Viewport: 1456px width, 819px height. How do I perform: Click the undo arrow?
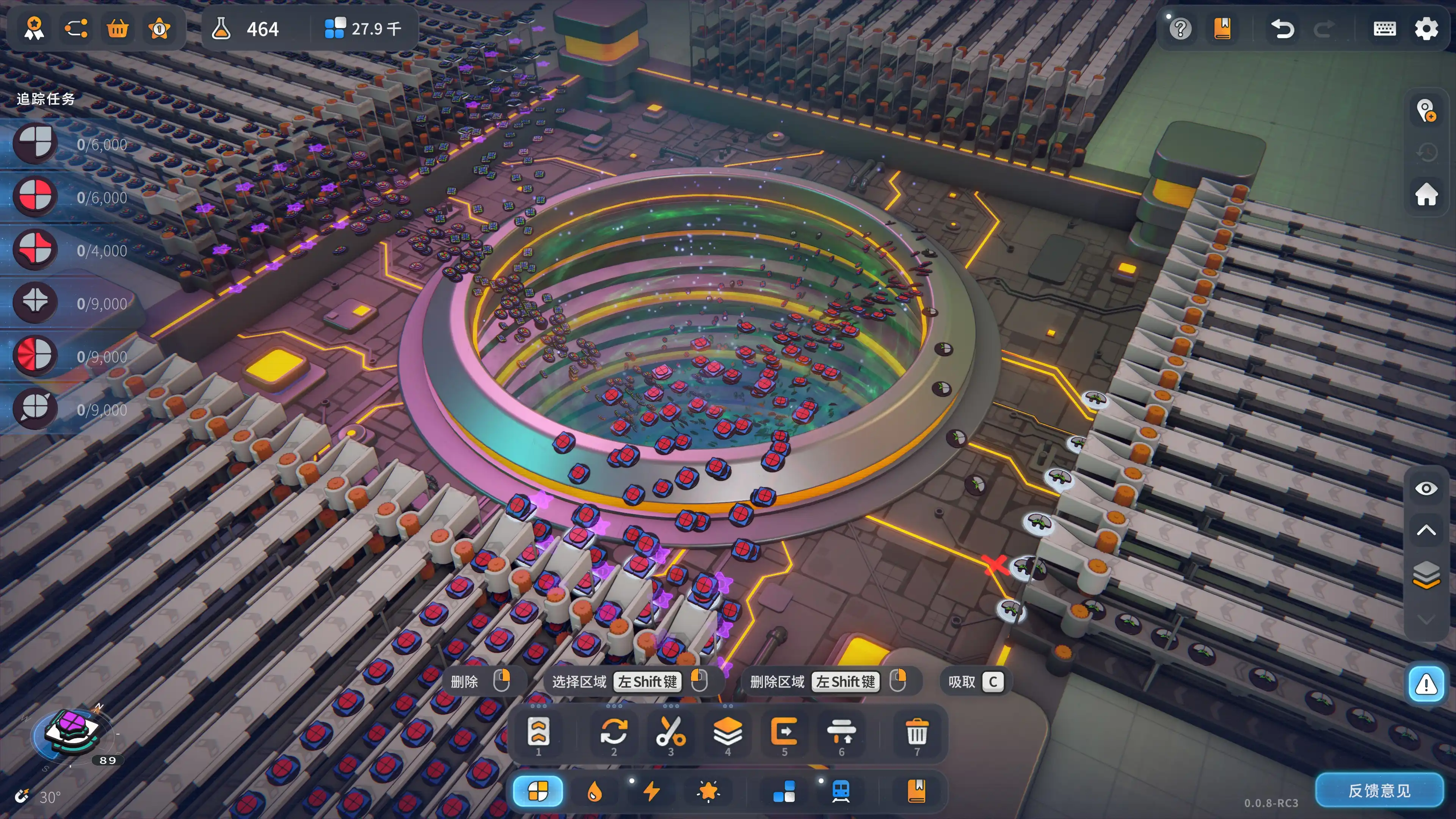tap(1282, 28)
